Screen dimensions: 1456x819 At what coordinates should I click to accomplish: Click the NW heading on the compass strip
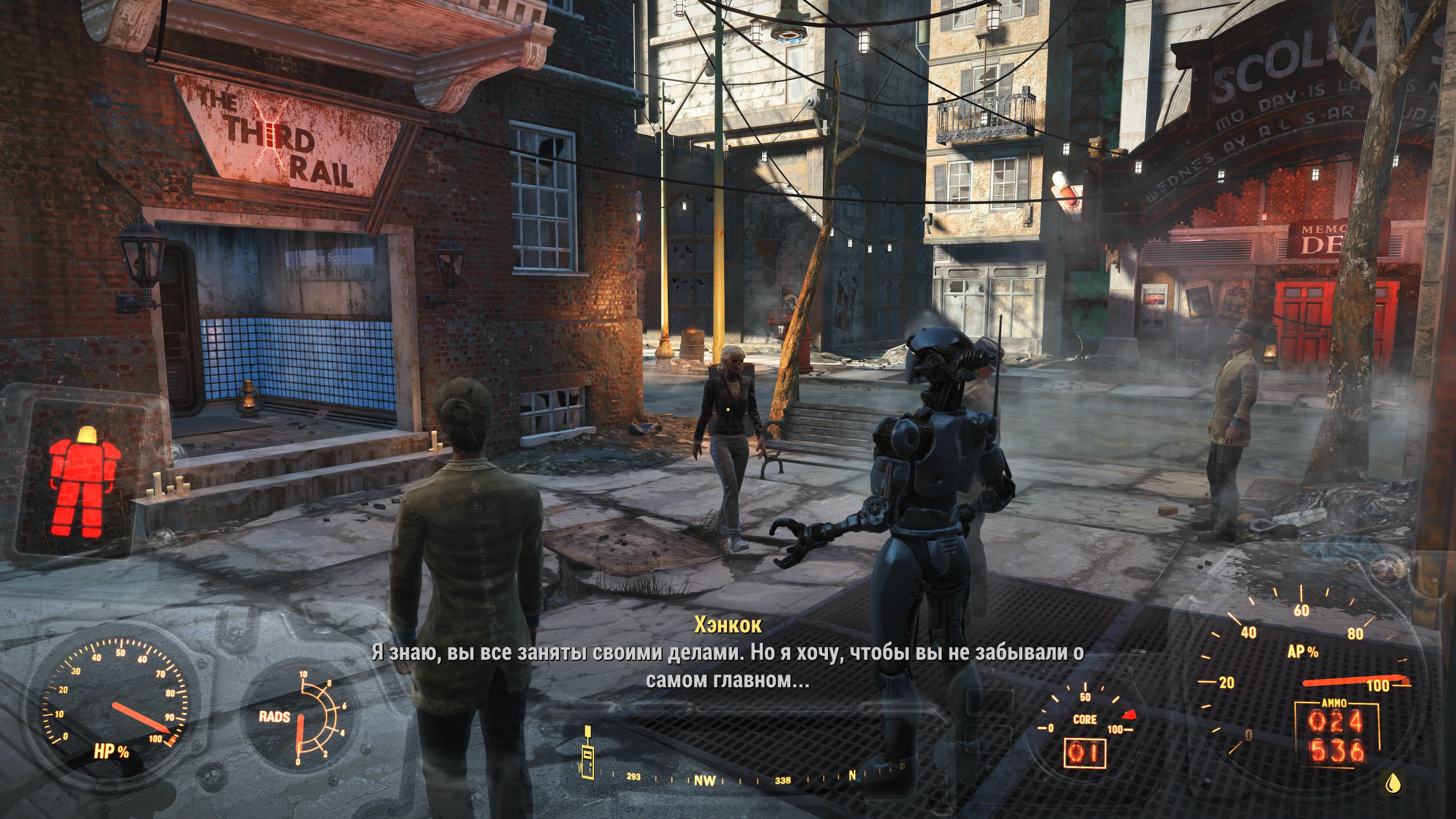tap(704, 781)
